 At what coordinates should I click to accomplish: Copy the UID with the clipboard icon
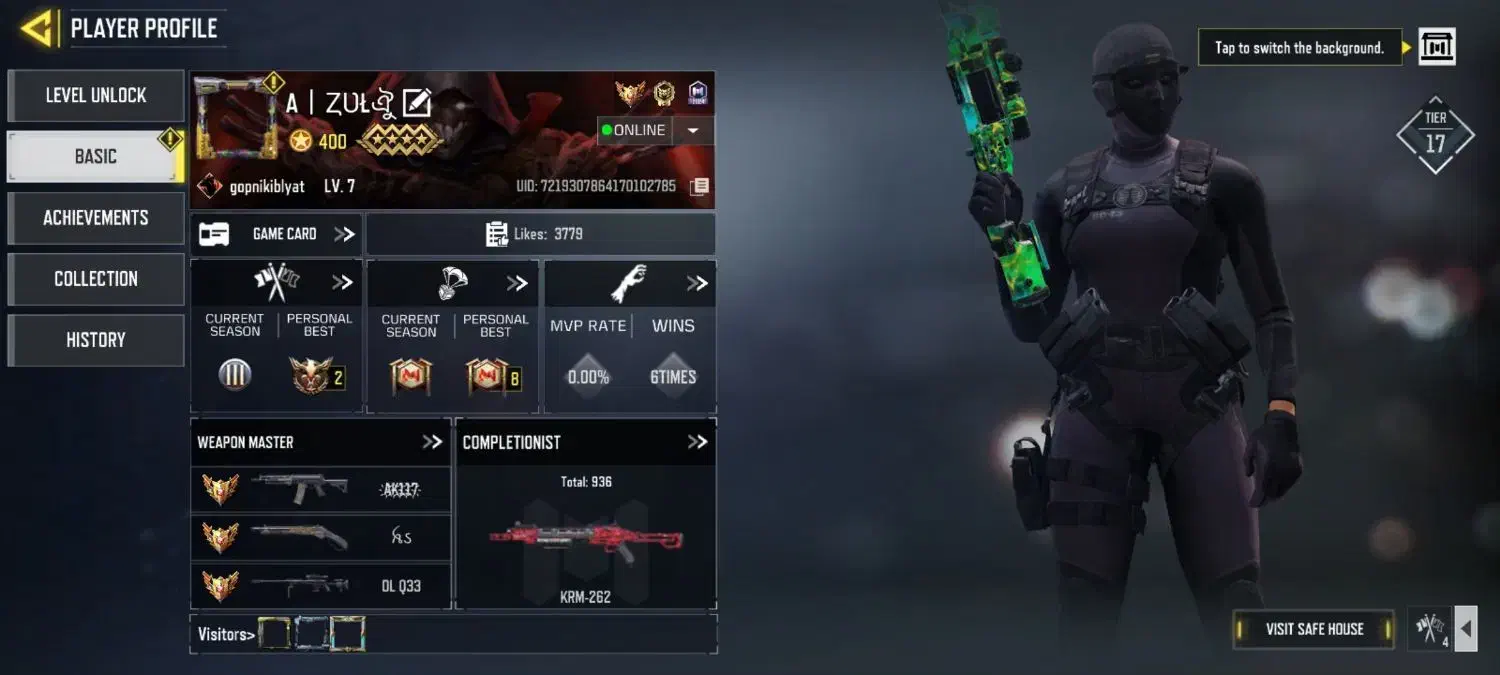700,186
